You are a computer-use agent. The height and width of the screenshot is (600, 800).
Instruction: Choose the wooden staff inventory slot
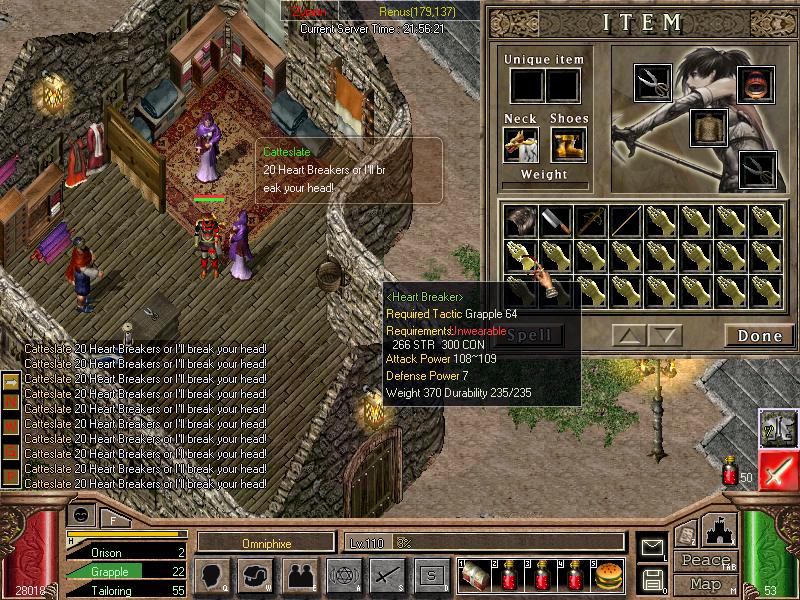click(625, 221)
